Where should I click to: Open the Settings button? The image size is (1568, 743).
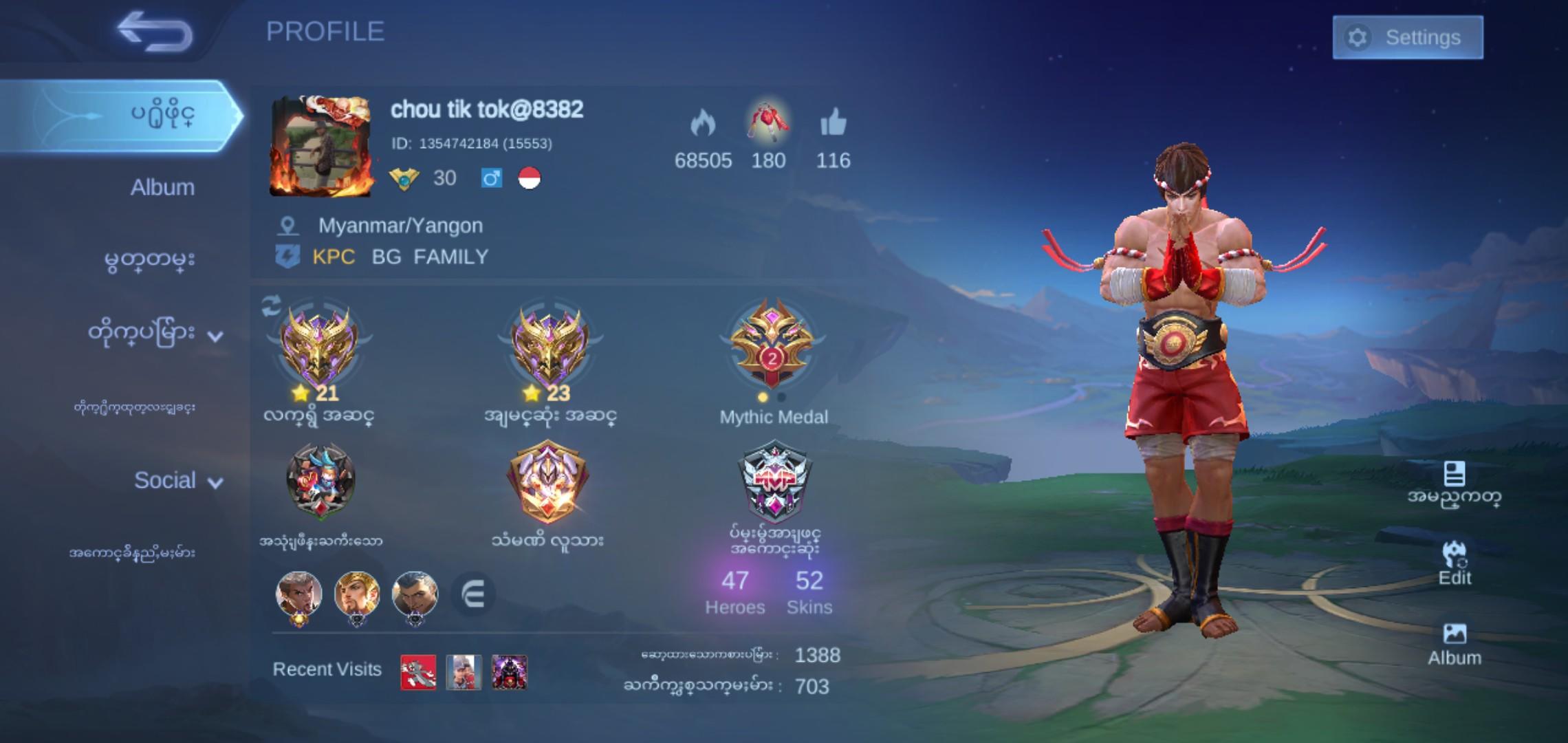pos(1408,38)
